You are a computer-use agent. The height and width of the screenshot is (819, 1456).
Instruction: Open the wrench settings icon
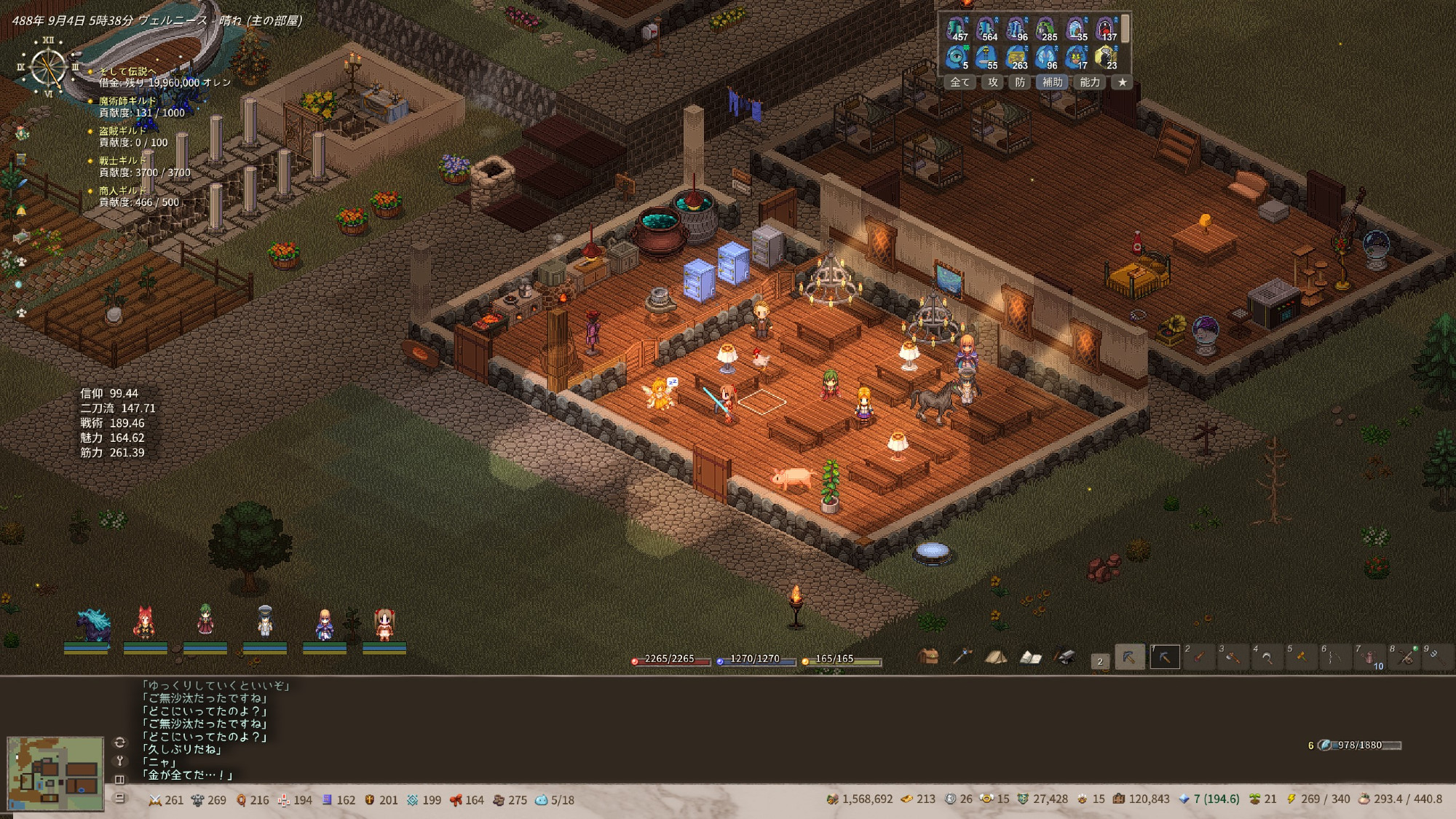[x=120, y=761]
